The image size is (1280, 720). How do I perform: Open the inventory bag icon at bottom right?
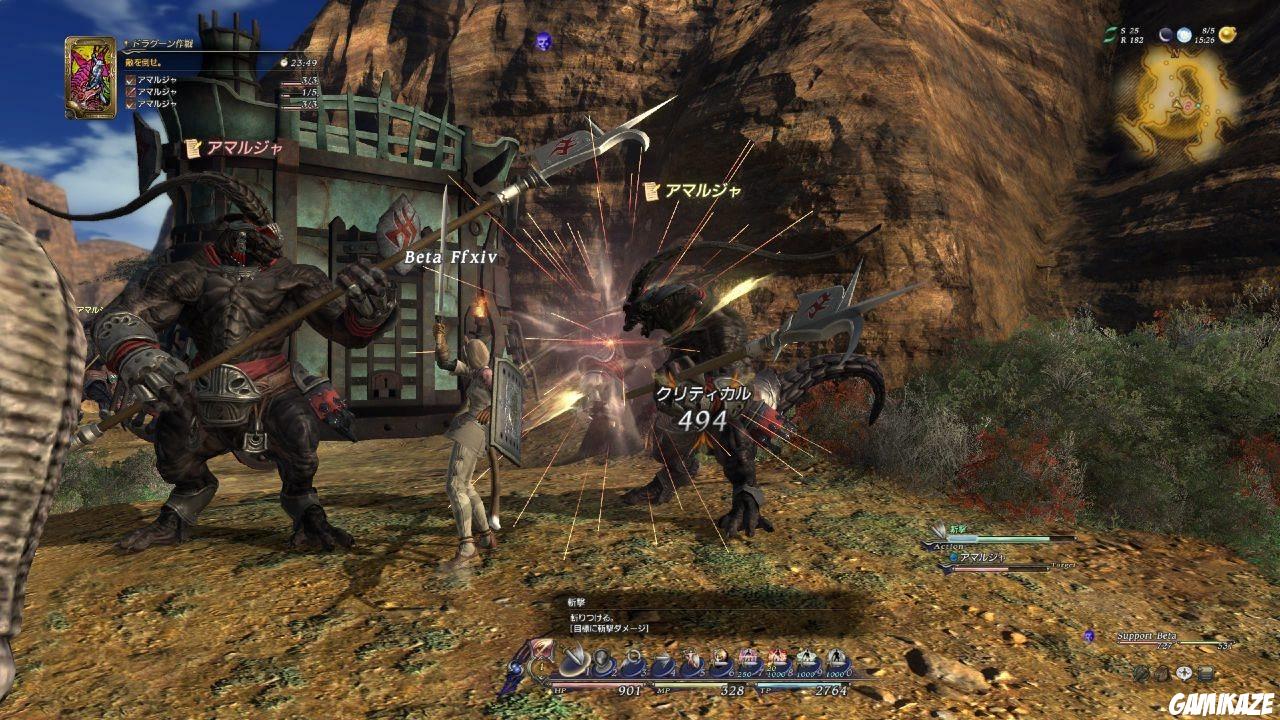(x=1162, y=674)
